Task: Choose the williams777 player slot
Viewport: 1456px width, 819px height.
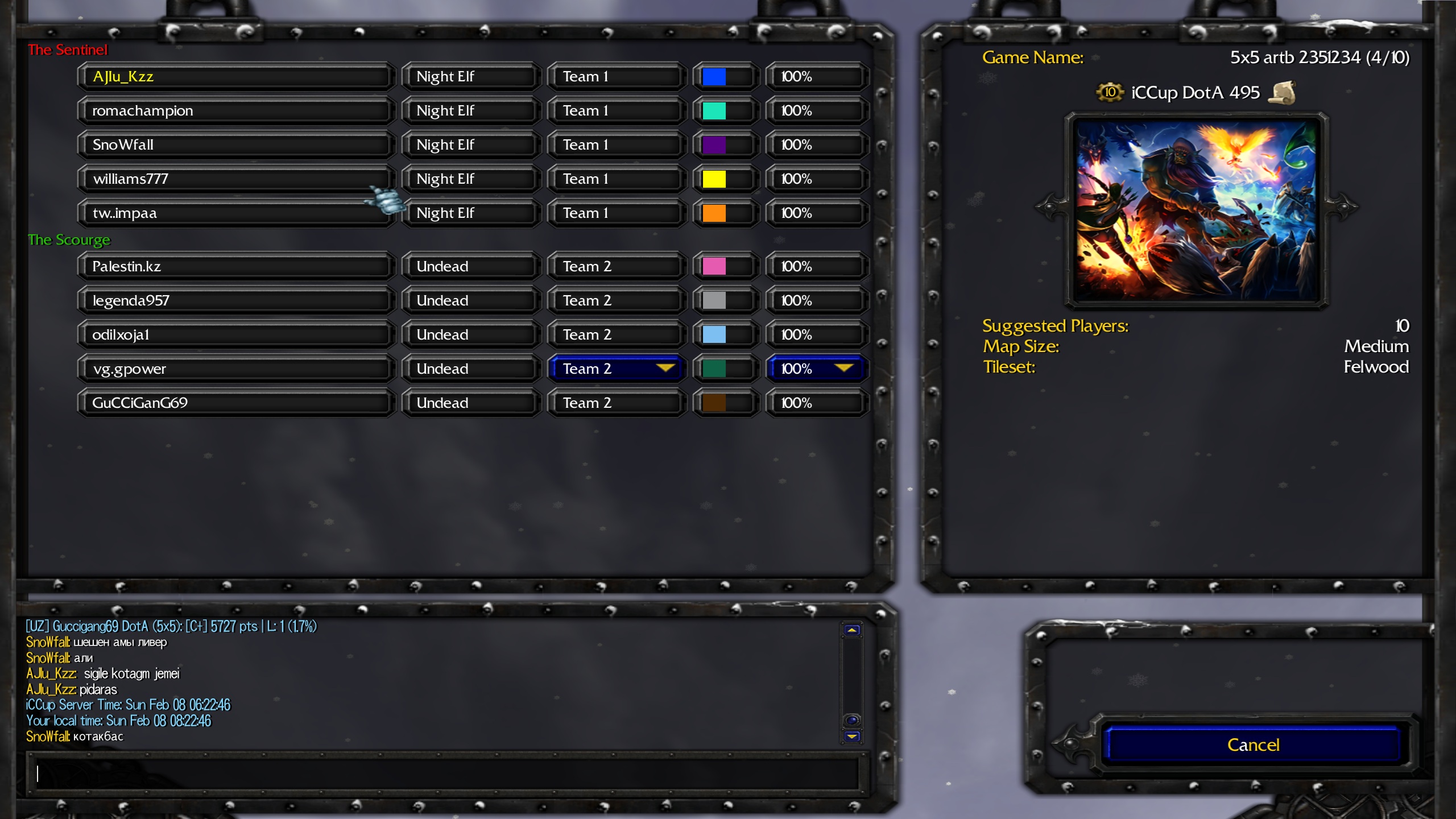Action: 235,179
